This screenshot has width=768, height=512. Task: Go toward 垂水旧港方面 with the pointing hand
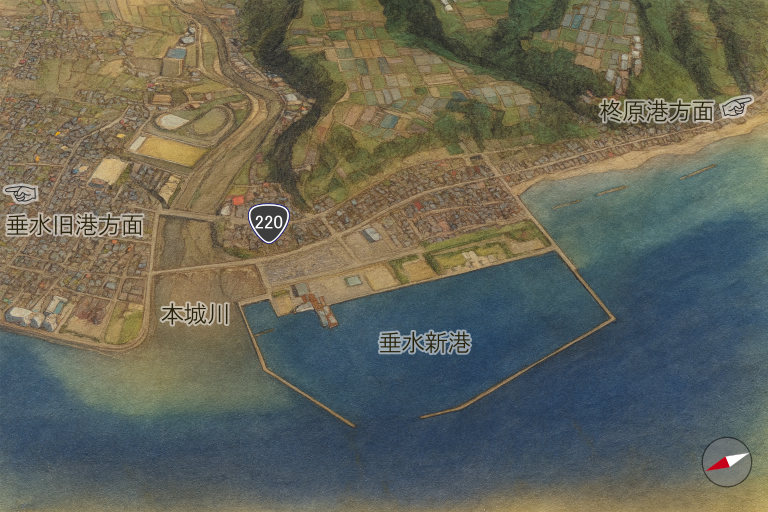tap(20, 192)
